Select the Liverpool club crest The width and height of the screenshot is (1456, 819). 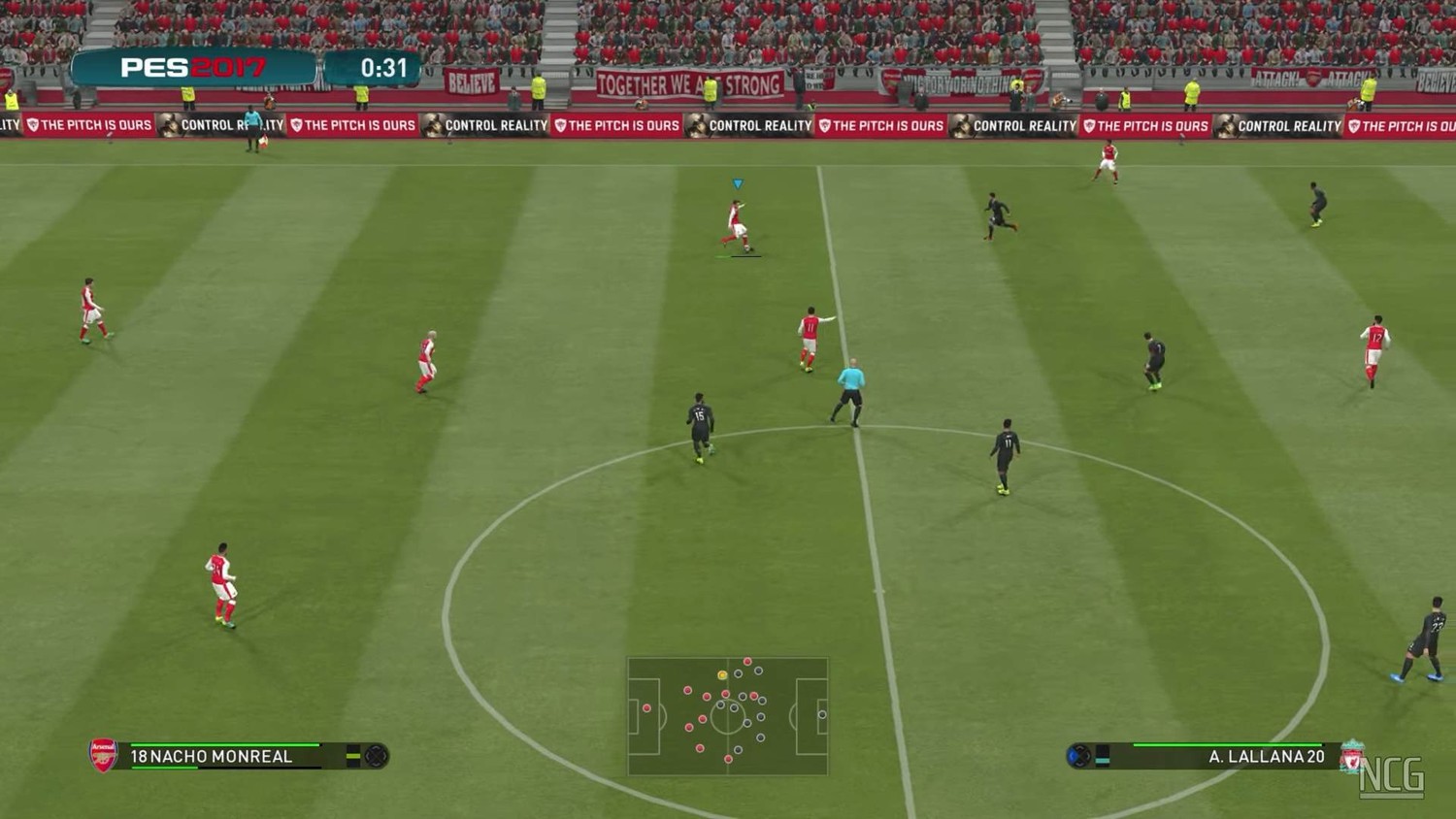click(1351, 756)
